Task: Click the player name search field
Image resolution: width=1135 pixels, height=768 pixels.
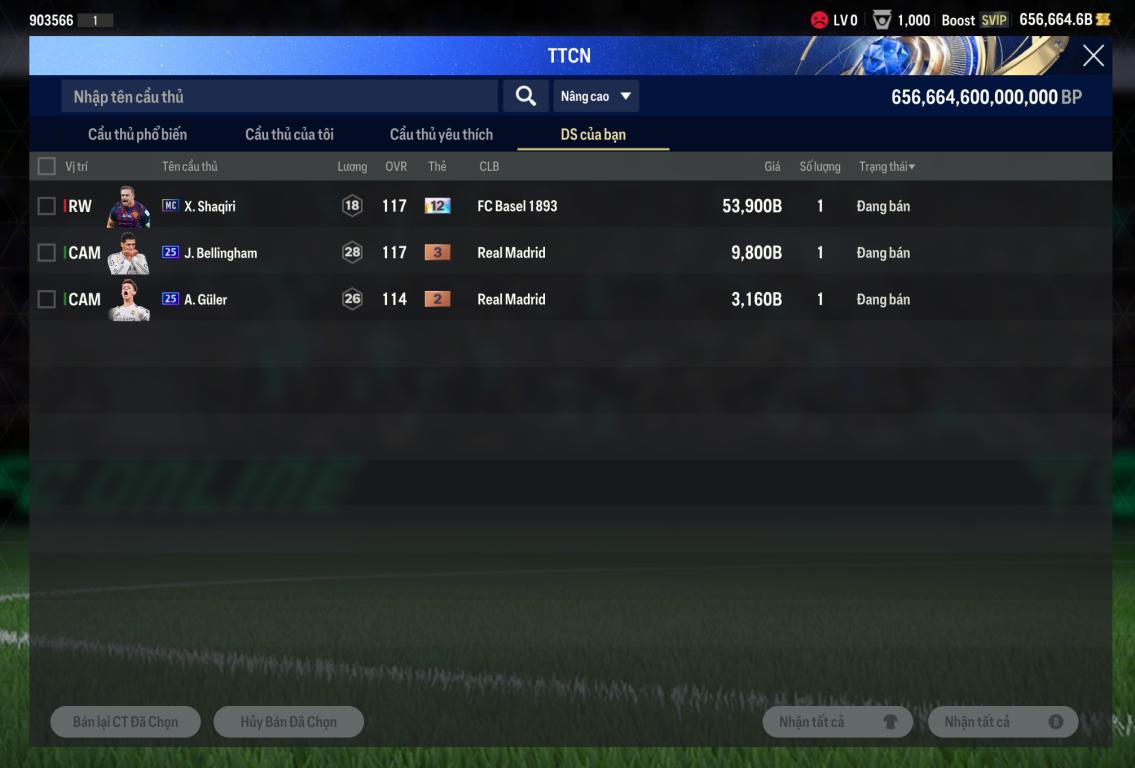Action: point(280,97)
